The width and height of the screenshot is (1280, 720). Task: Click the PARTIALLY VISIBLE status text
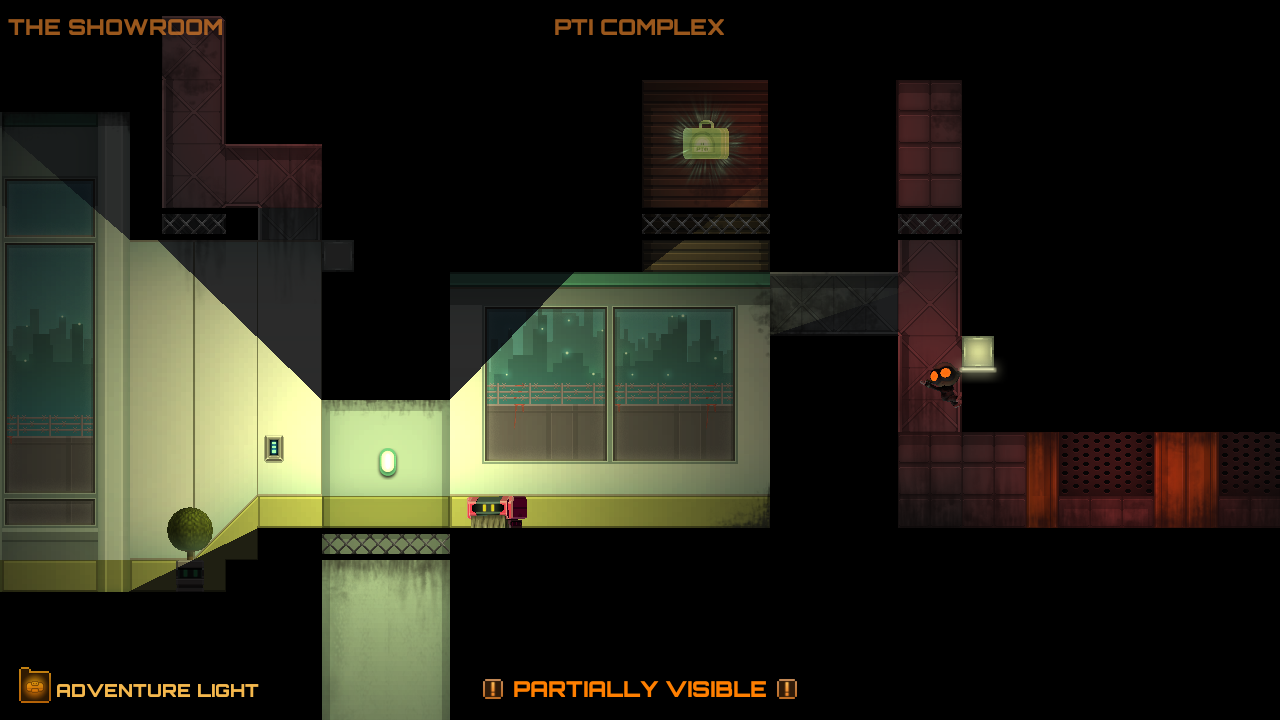click(641, 689)
